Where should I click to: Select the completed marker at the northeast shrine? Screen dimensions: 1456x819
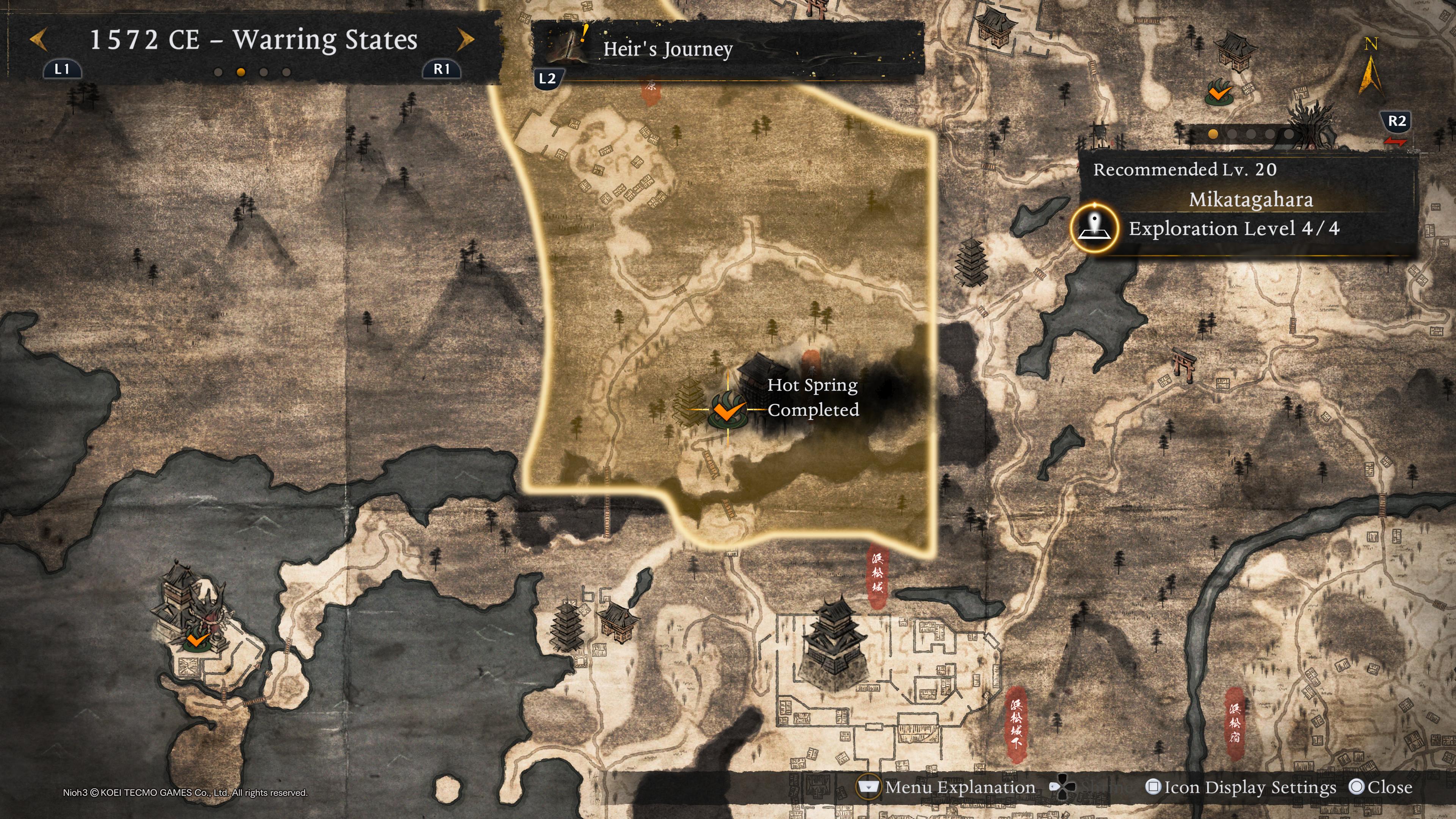[1219, 91]
